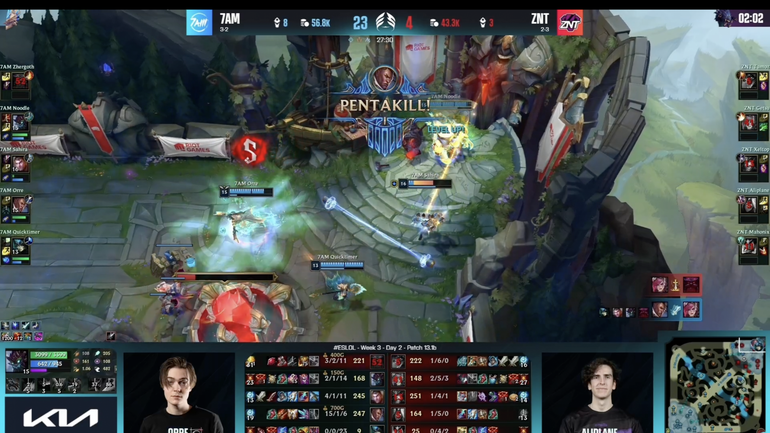Screen dimensions: 770x433
Task: Select 7AM Noodle's champion portrait
Action: [21, 124]
